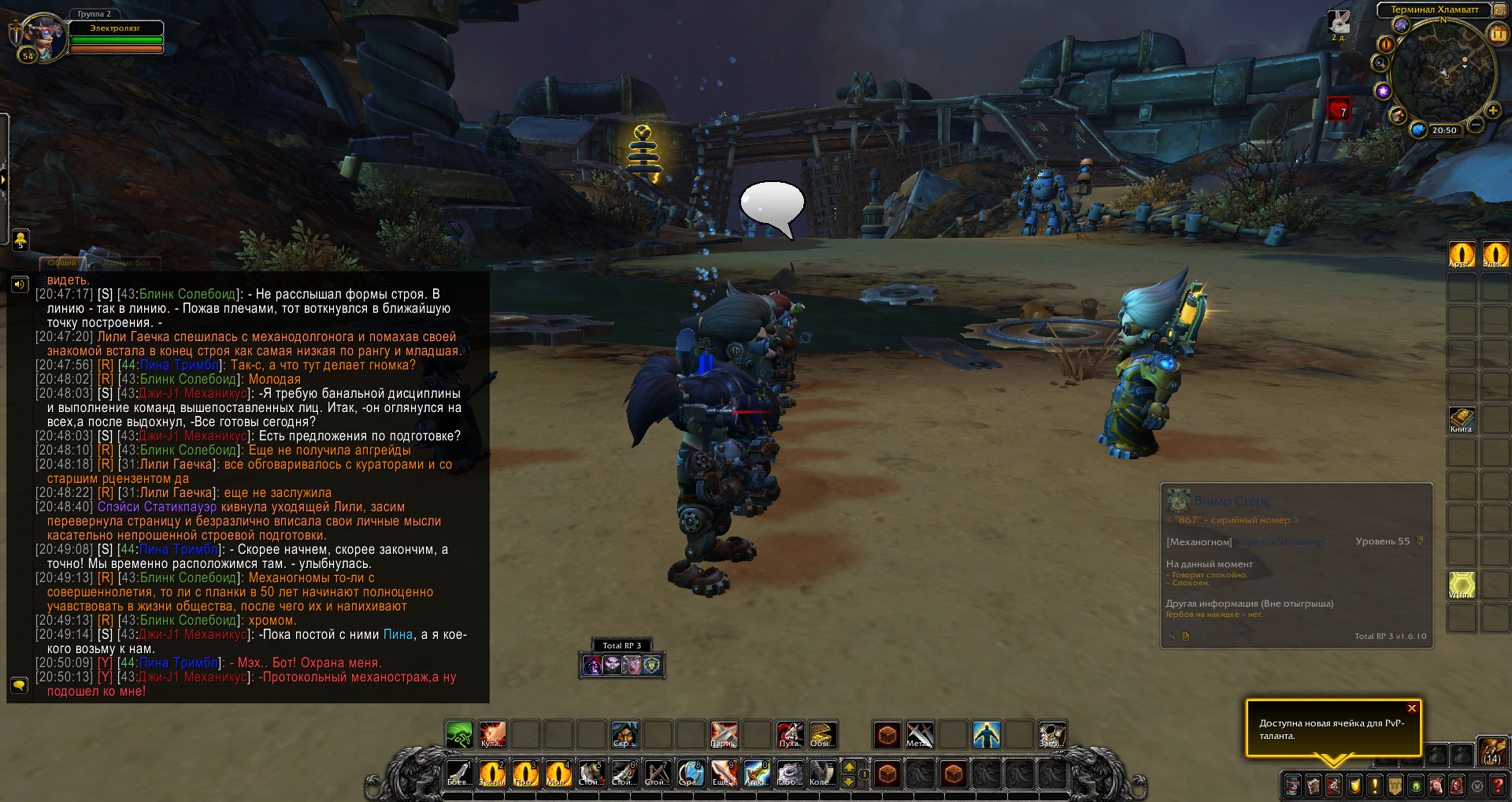Open the main backpack showing (14)

coord(1492,751)
